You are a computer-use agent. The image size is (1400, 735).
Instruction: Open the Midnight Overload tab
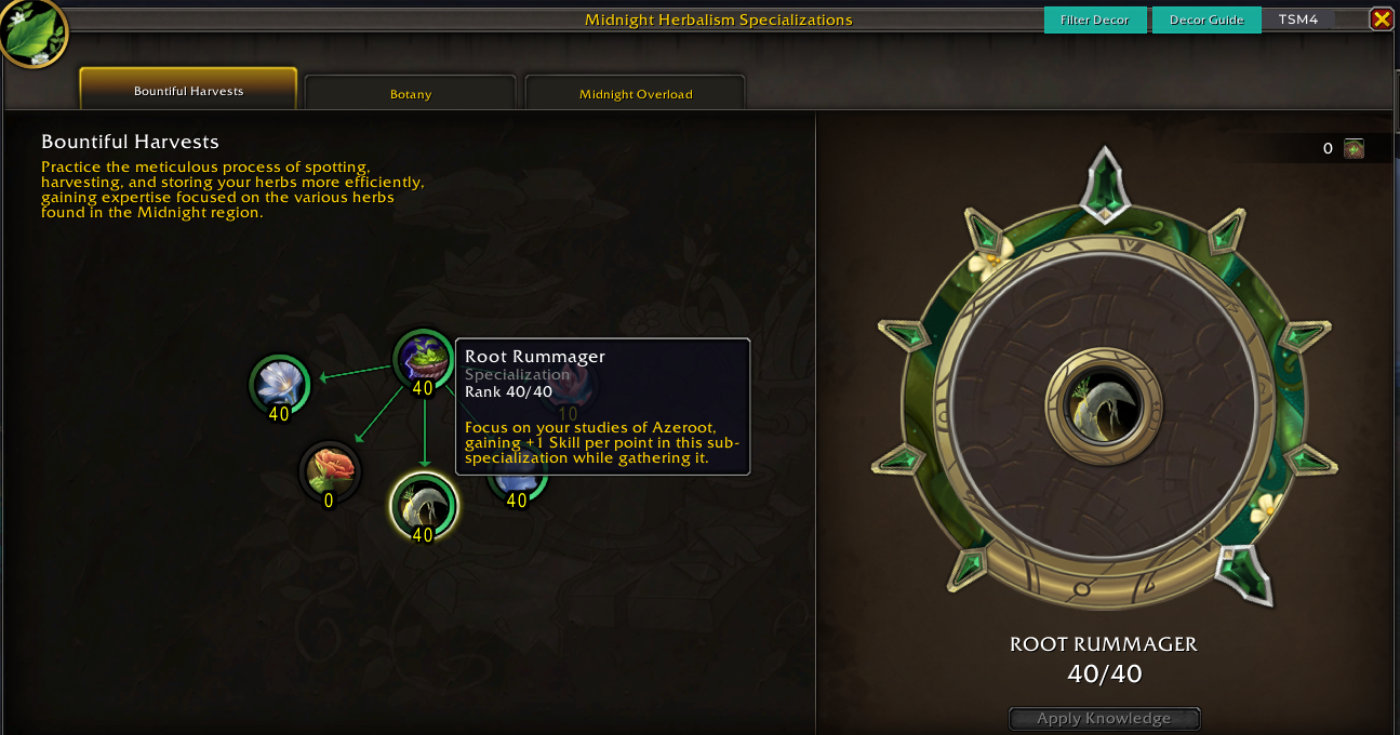tap(635, 94)
